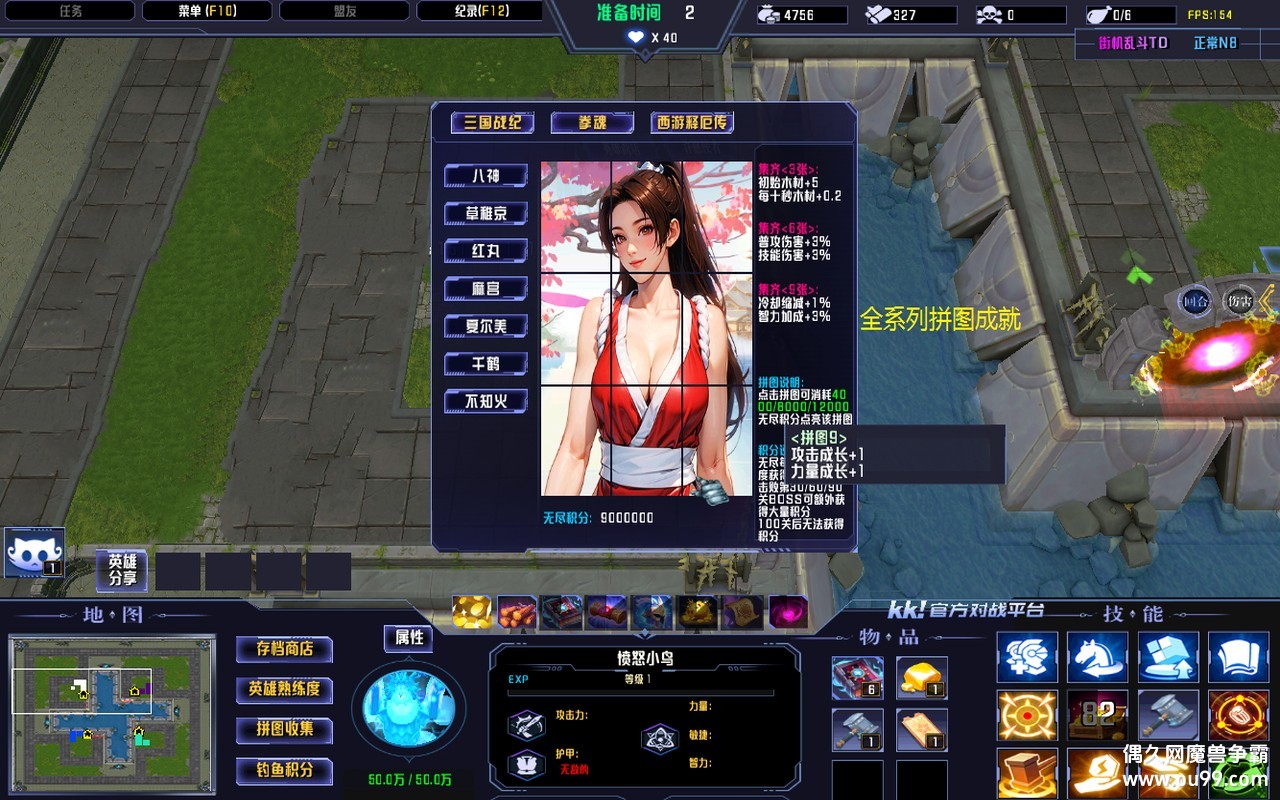Choose 千鹤 from the character list

[x=486, y=364]
